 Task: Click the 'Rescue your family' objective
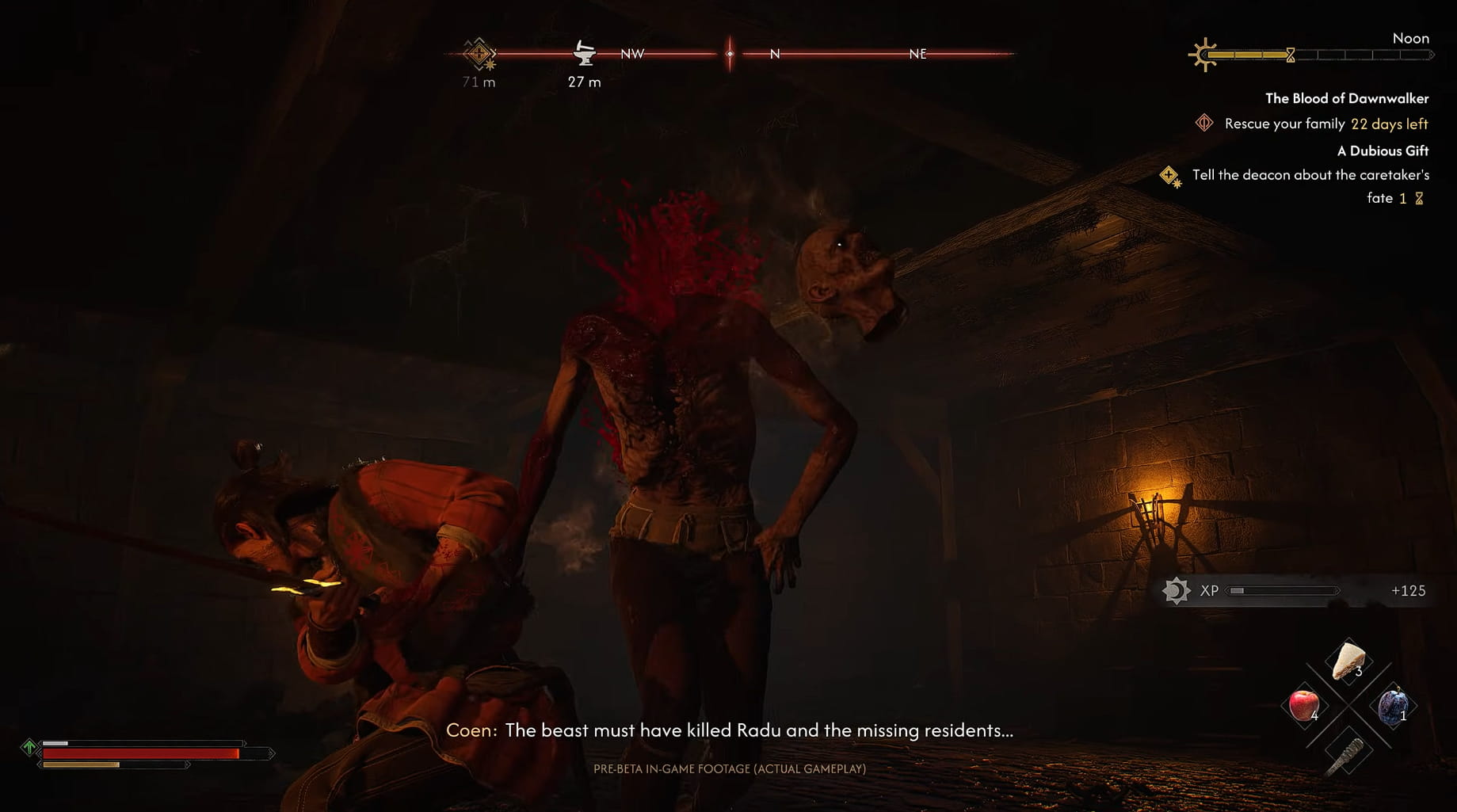click(1283, 124)
